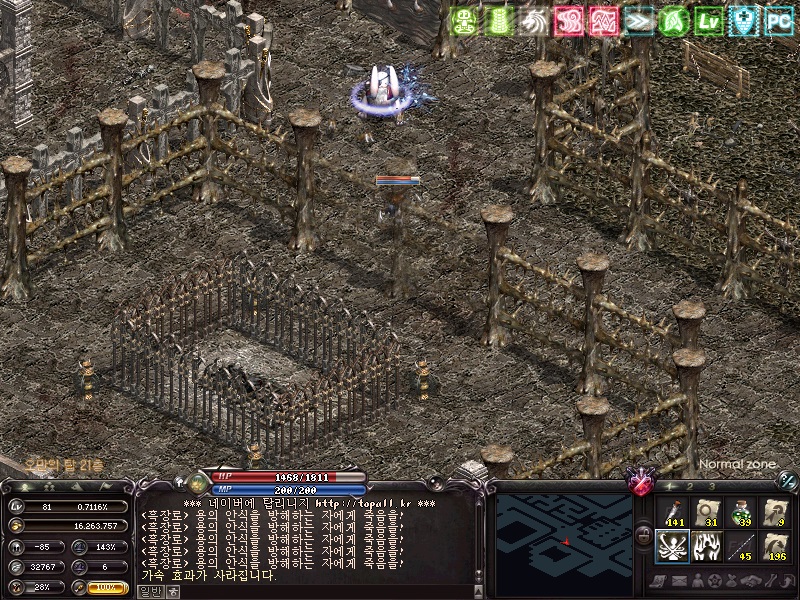The height and width of the screenshot is (600, 800).
Task: Select the green leaf buff icon
Action: (x=675, y=21)
